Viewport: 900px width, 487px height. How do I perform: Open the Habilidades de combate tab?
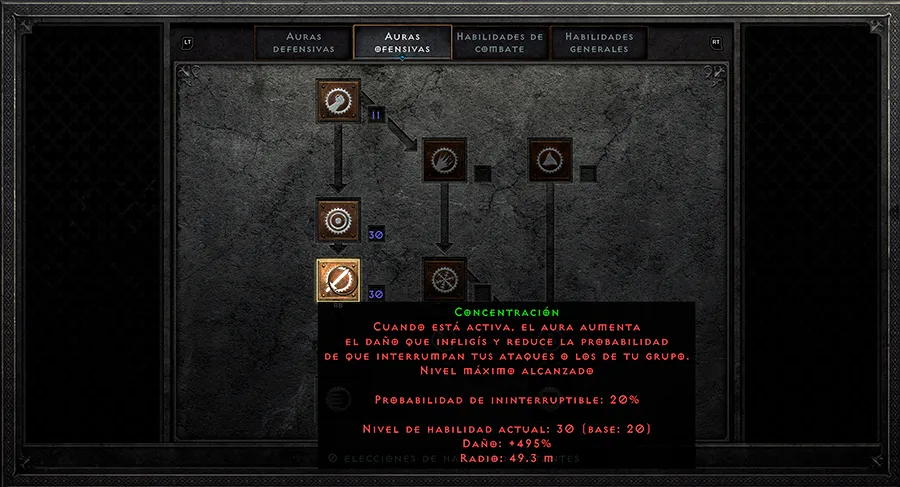[499, 42]
